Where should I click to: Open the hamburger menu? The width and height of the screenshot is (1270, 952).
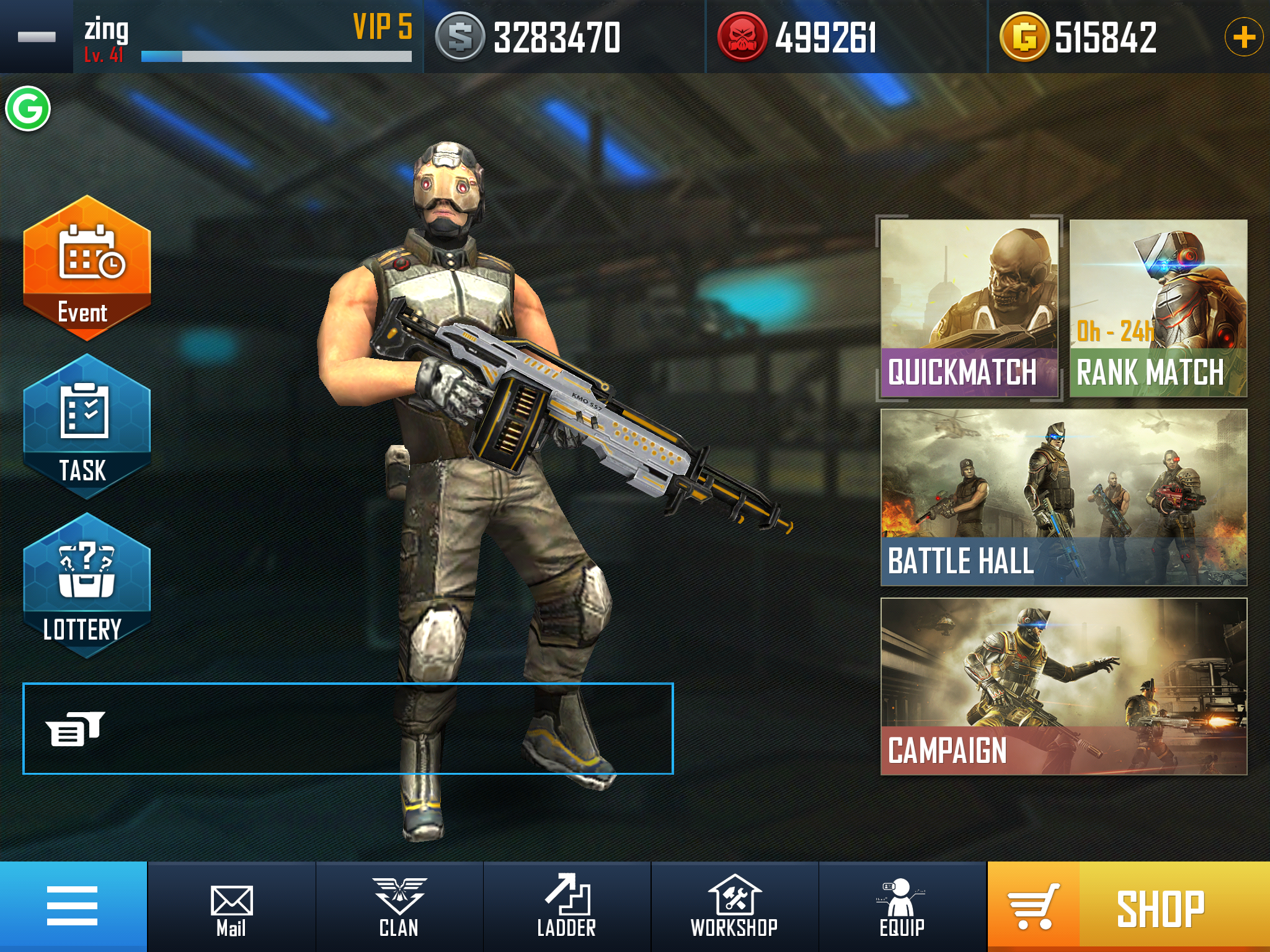click(x=73, y=905)
